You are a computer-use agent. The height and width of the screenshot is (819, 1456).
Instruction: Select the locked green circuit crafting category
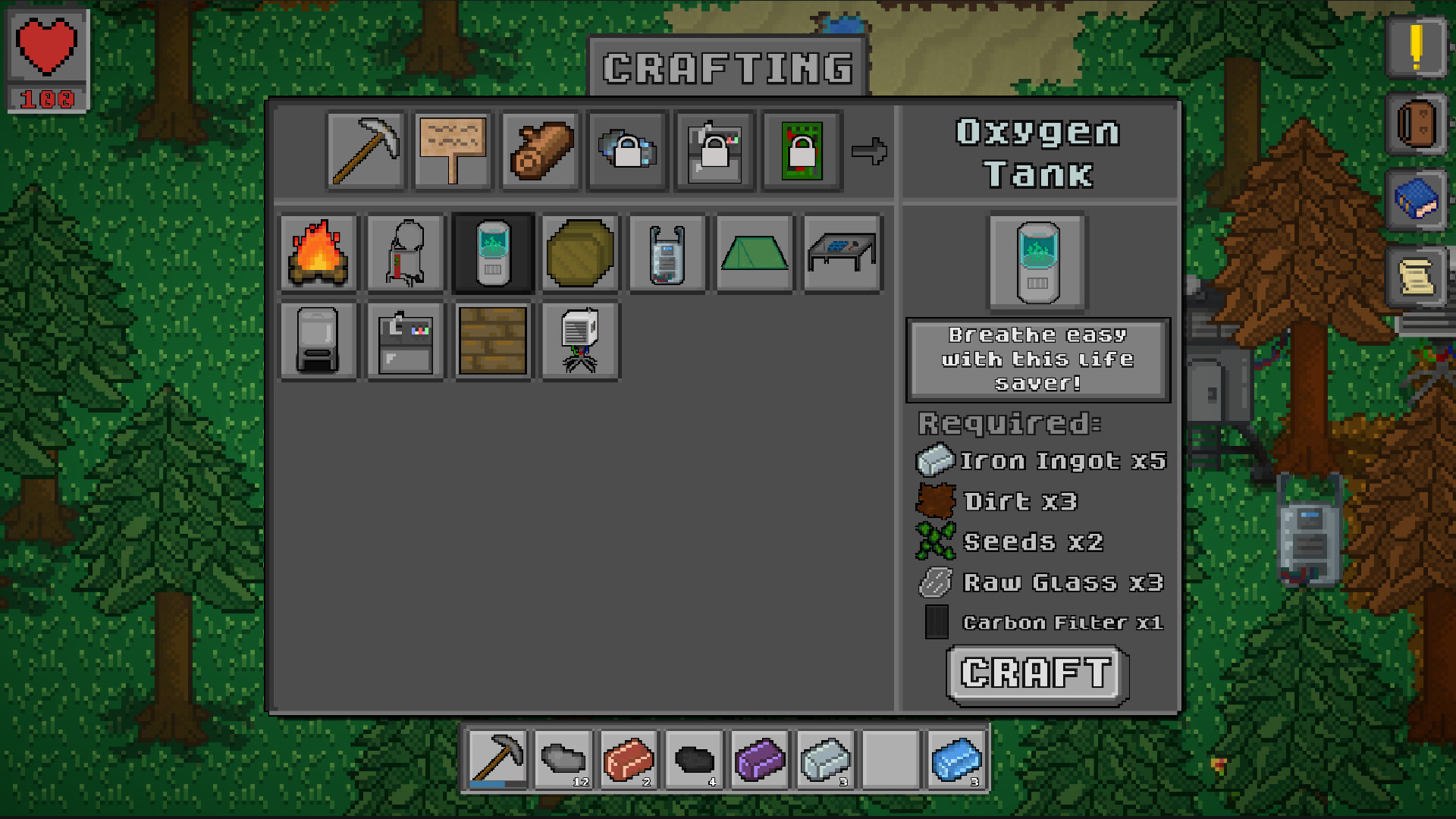tap(800, 151)
